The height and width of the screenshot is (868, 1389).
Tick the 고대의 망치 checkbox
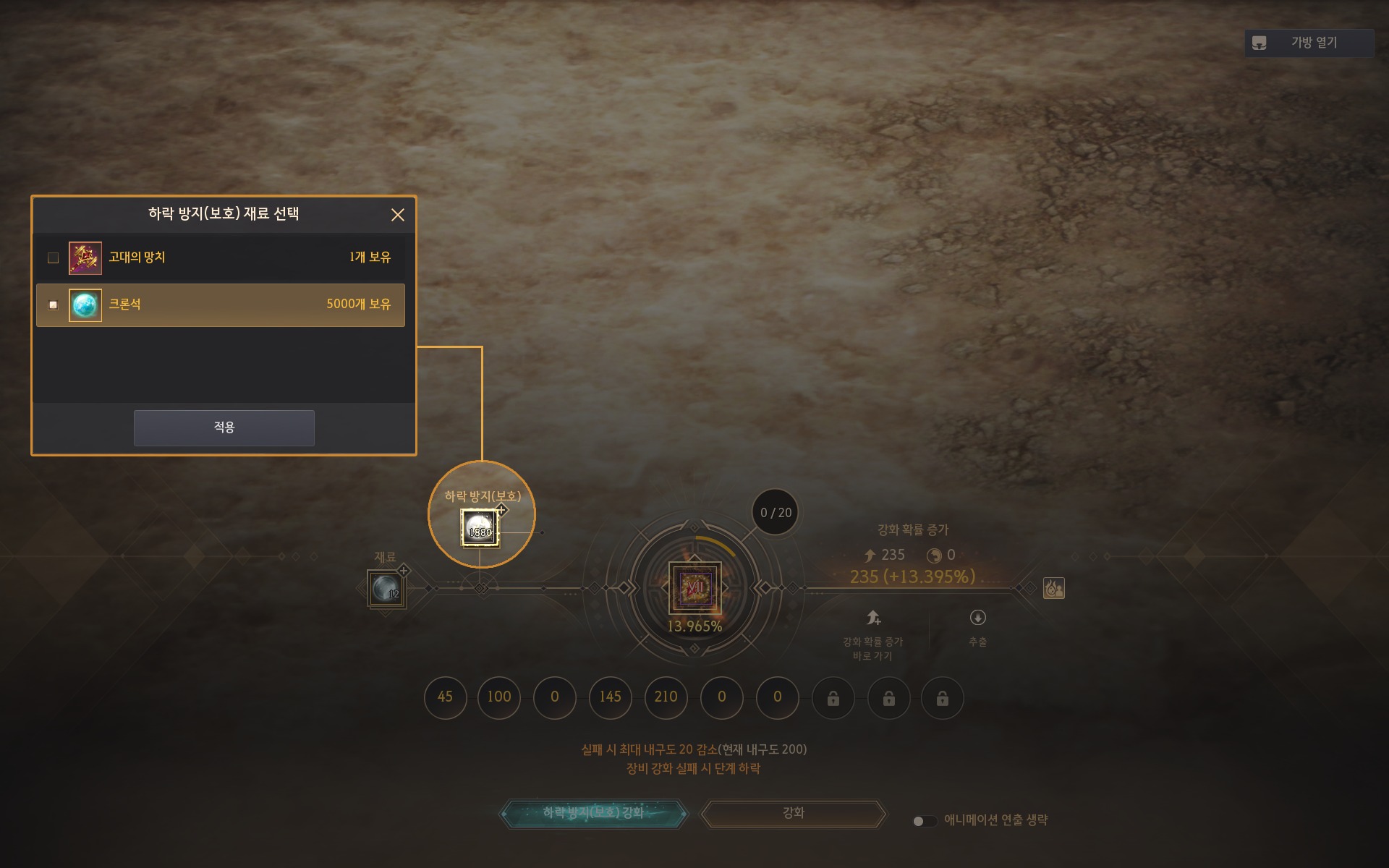pyautogui.click(x=53, y=258)
